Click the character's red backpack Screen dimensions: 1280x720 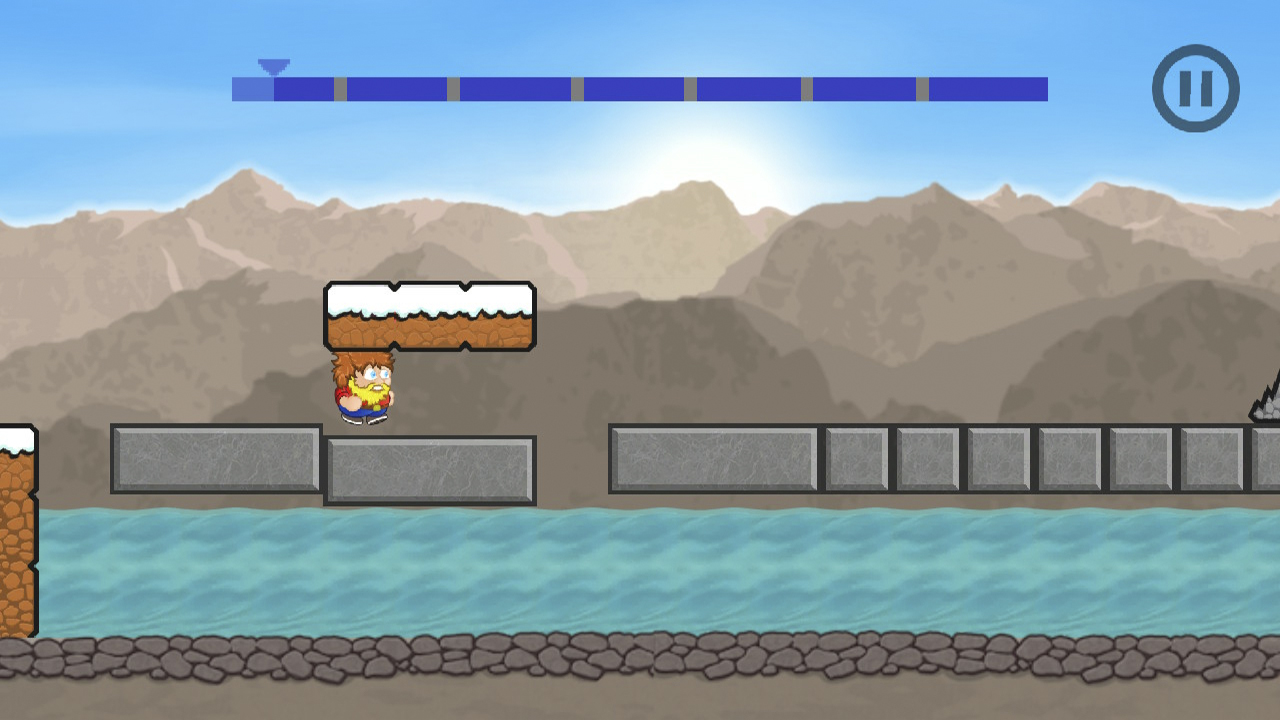point(340,395)
